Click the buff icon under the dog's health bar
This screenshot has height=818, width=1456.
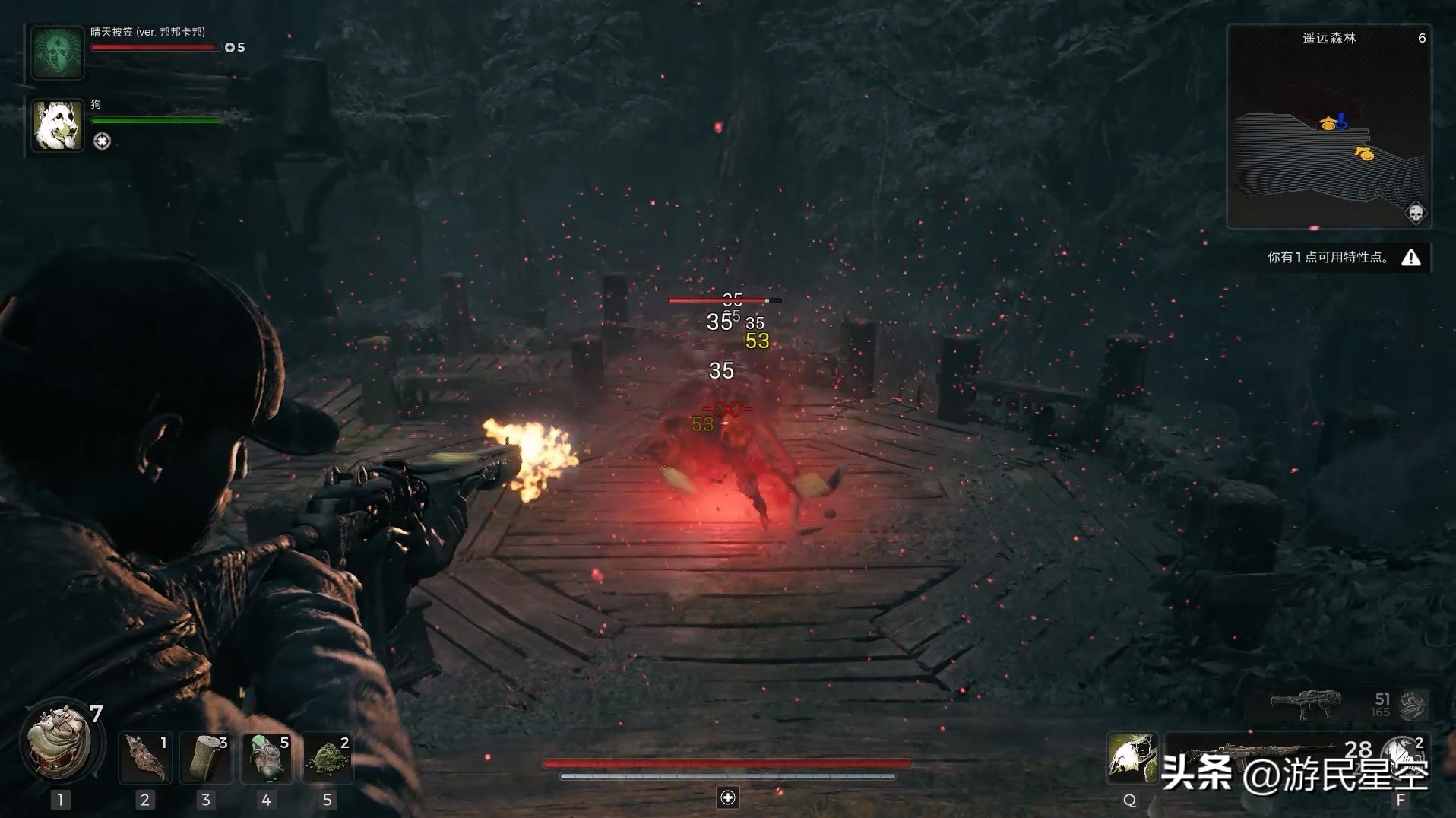[102, 141]
